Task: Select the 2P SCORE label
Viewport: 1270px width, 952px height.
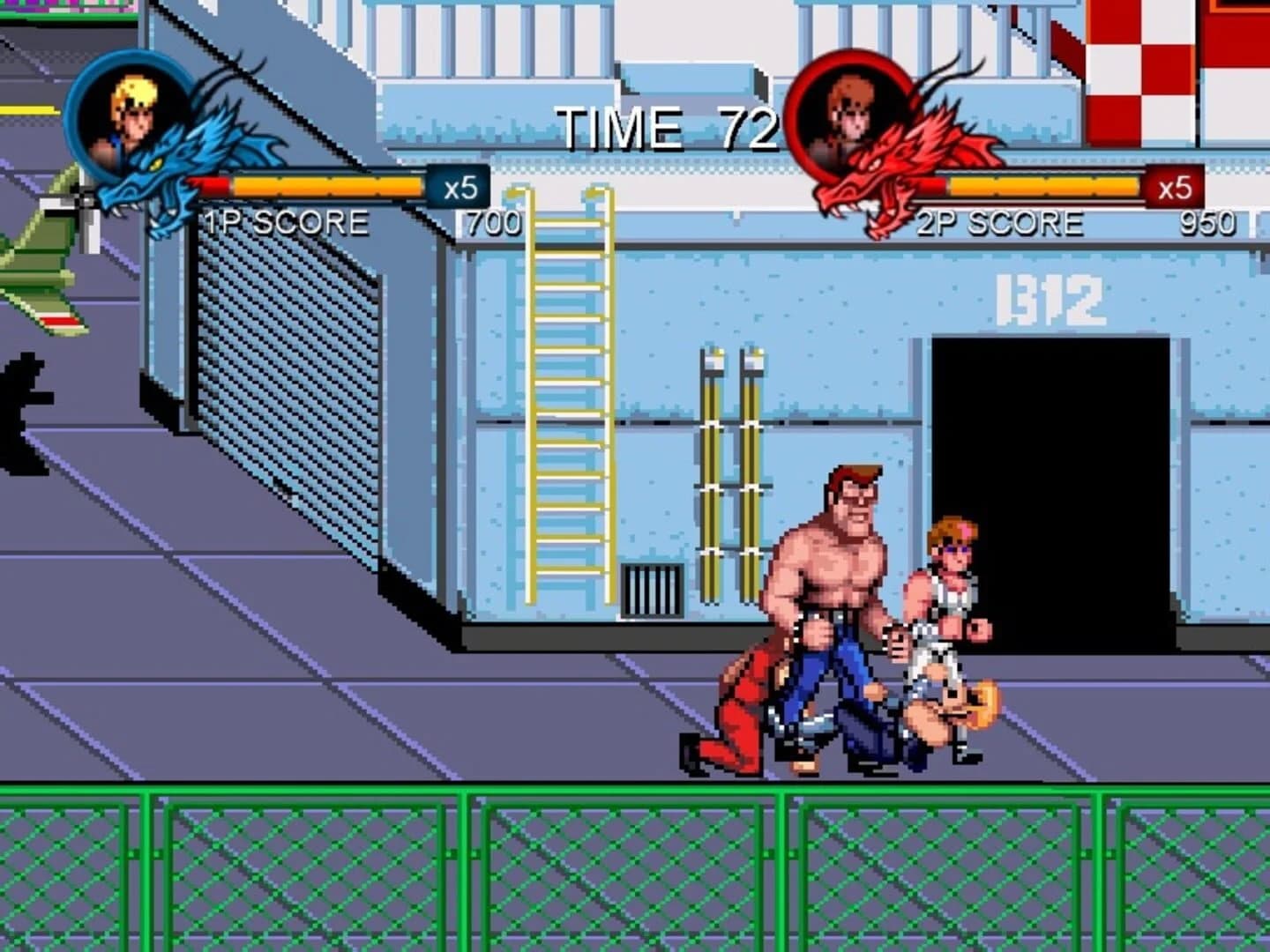Action: click(1001, 220)
